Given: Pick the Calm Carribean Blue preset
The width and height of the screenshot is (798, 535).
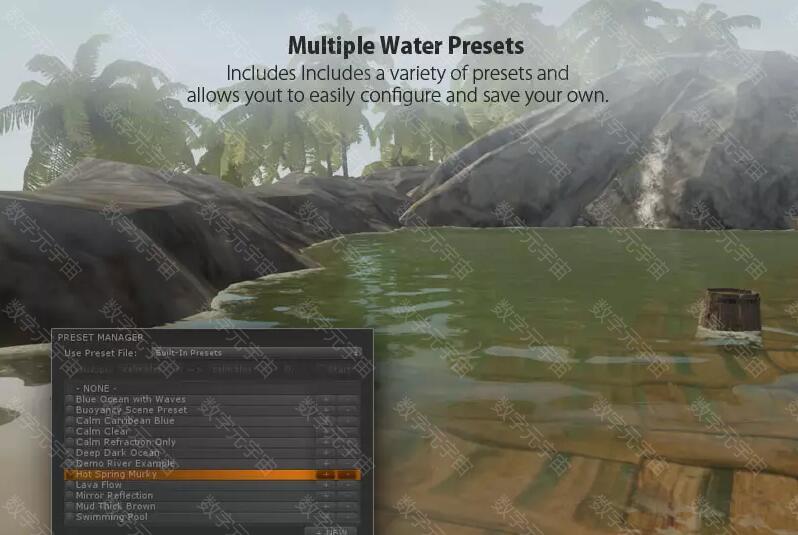Looking at the screenshot, I should click(x=125, y=421).
